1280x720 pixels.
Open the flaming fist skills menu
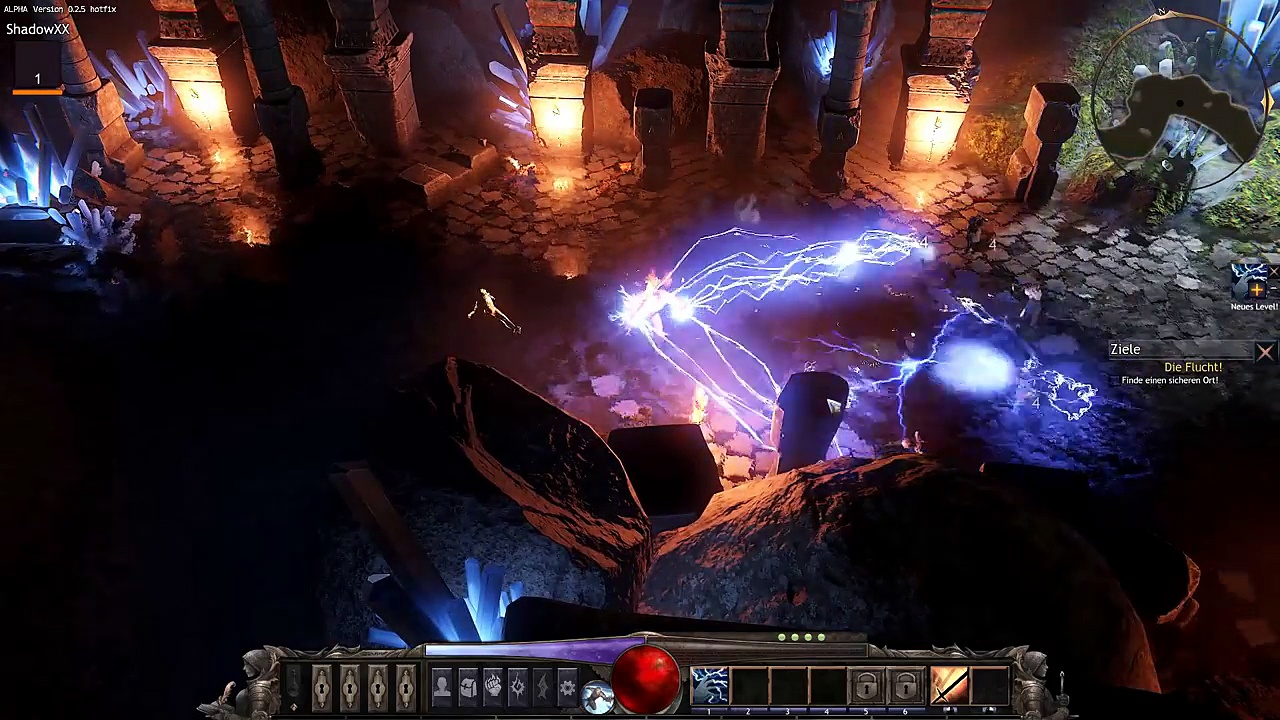coord(492,687)
